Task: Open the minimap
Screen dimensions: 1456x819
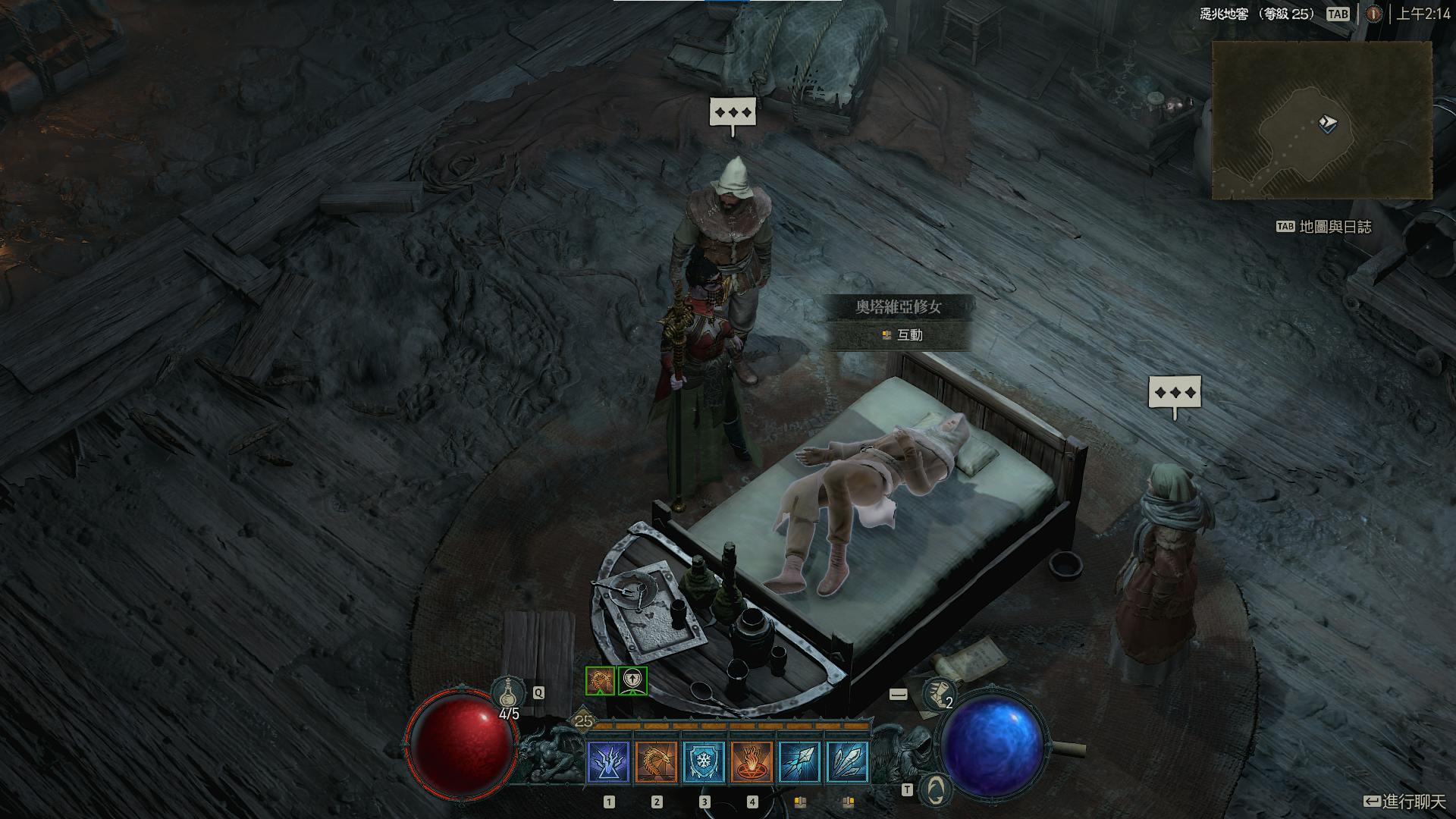Action: point(1321,120)
